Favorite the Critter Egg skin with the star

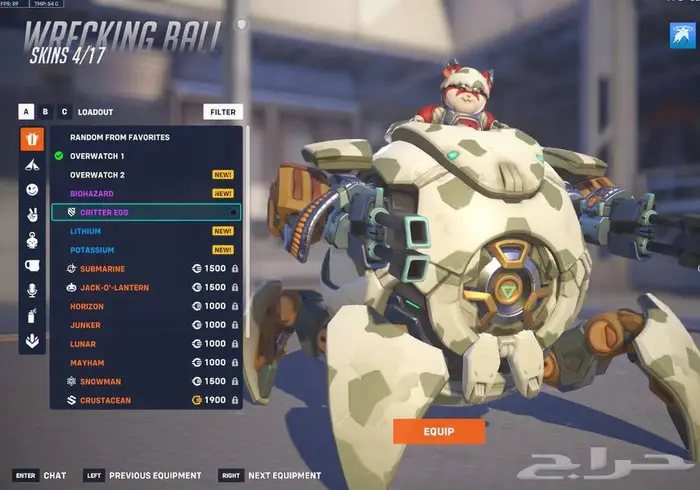point(234,213)
